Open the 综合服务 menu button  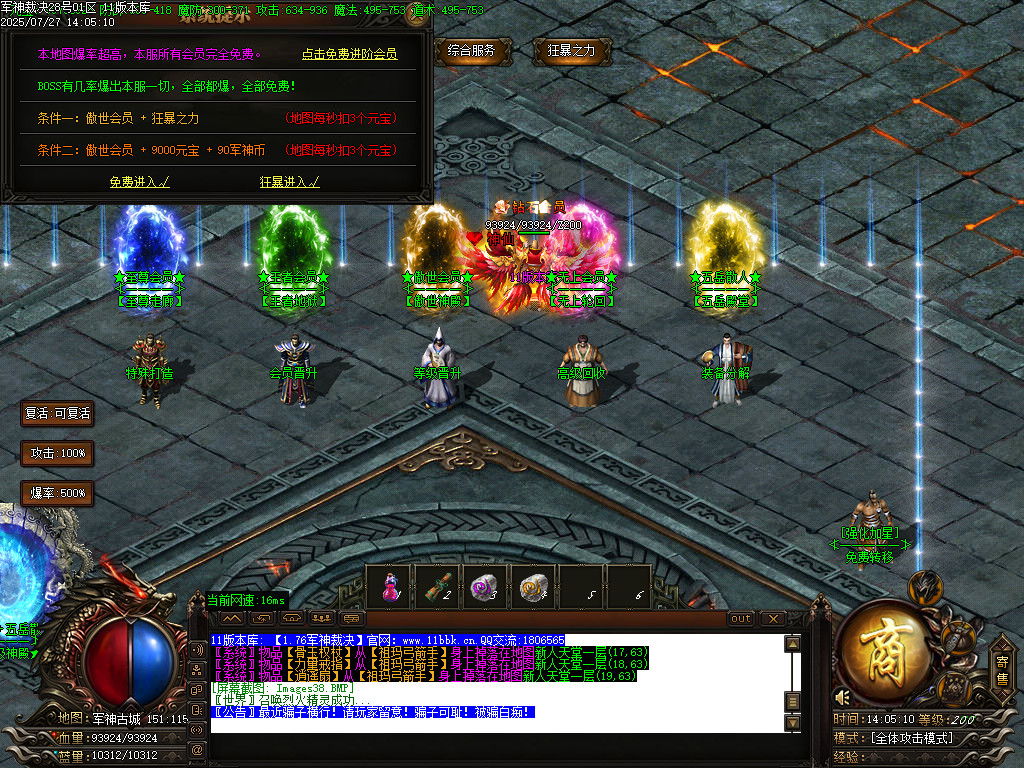pos(473,51)
